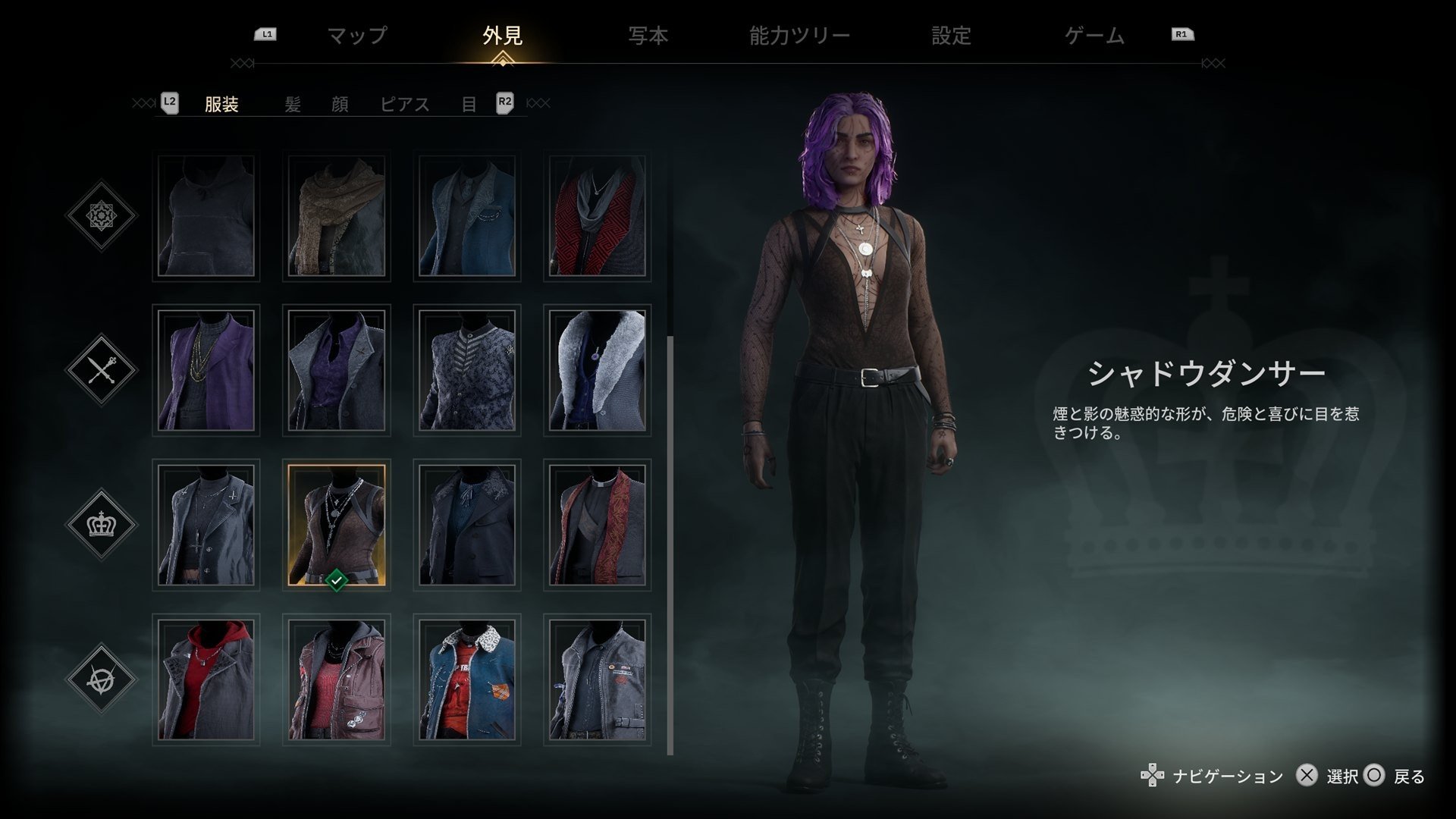The width and height of the screenshot is (1456, 819).
Task: Switch to the 髪 category
Action: pos(293,105)
